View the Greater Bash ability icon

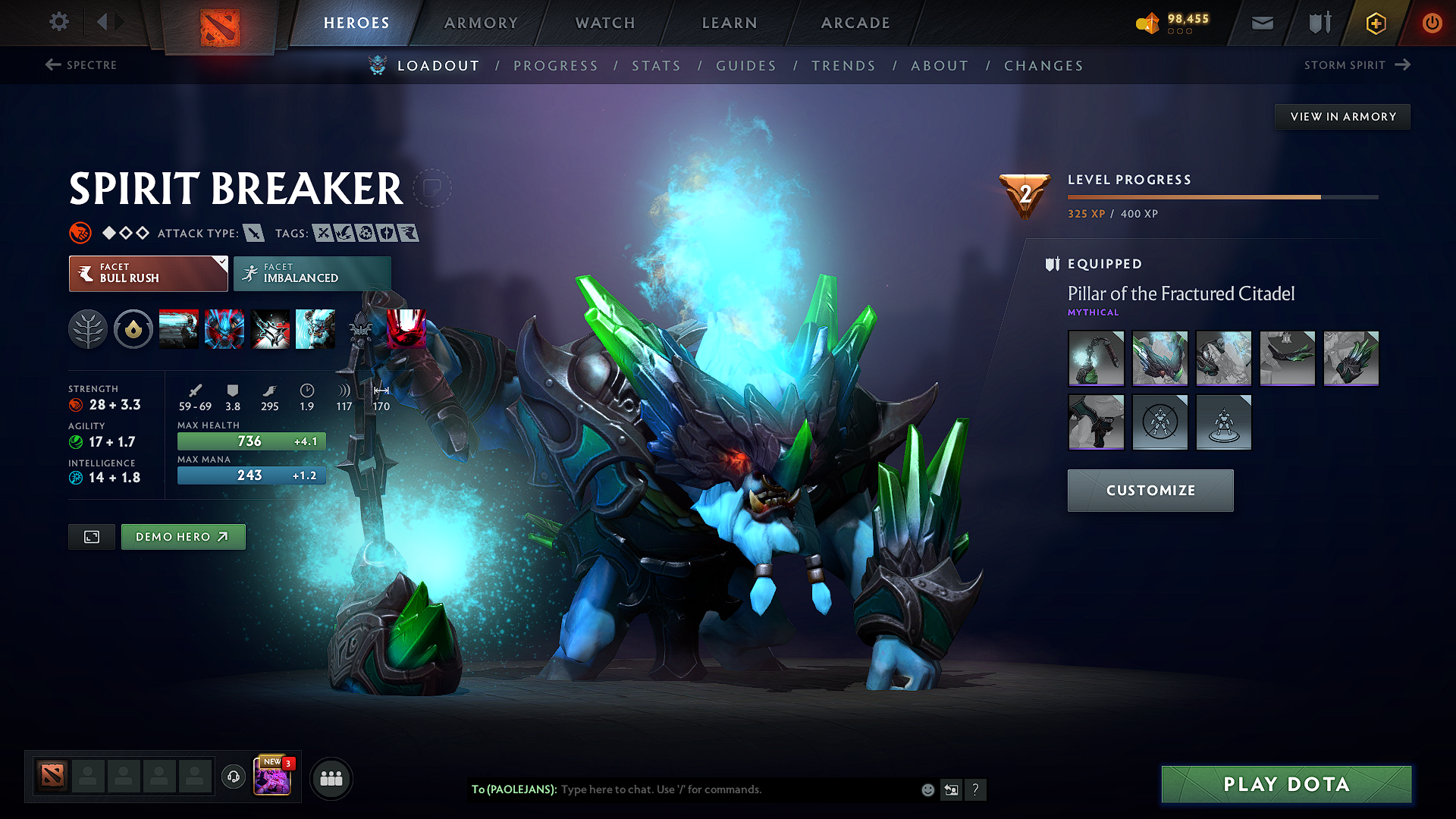click(270, 328)
